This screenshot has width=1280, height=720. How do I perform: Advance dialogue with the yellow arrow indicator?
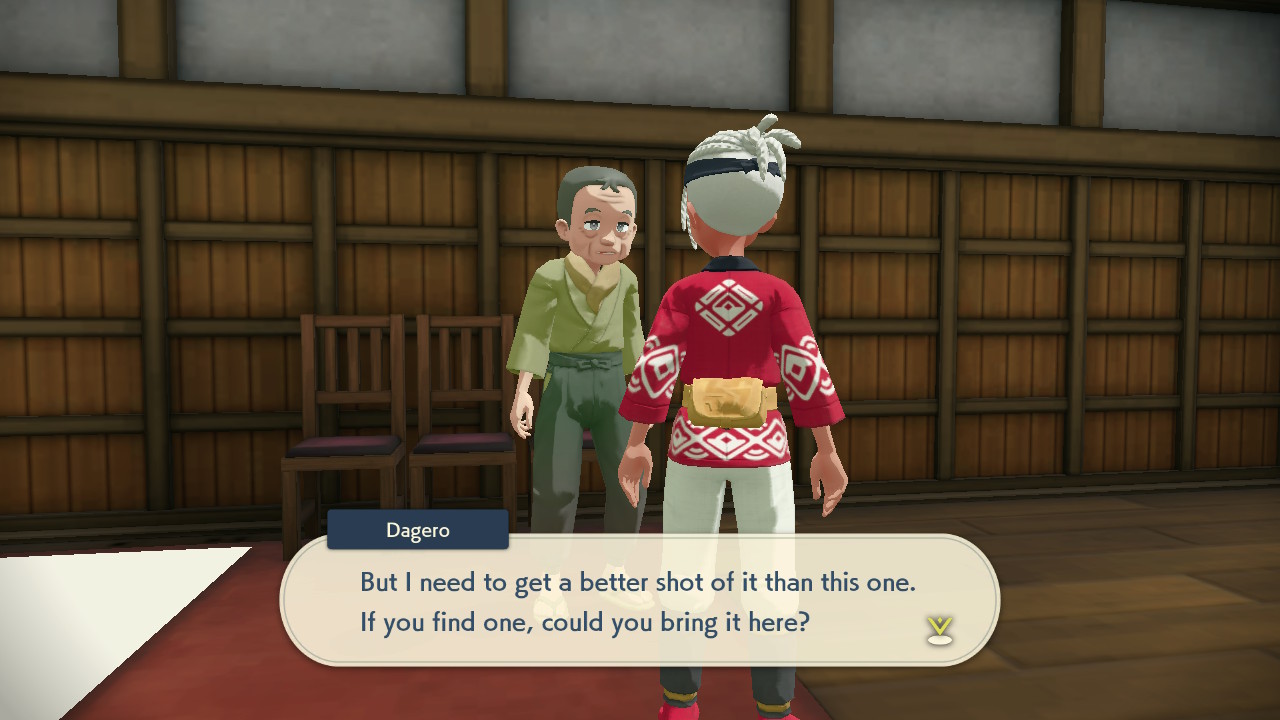pyautogui.click(x=939, y=629)
